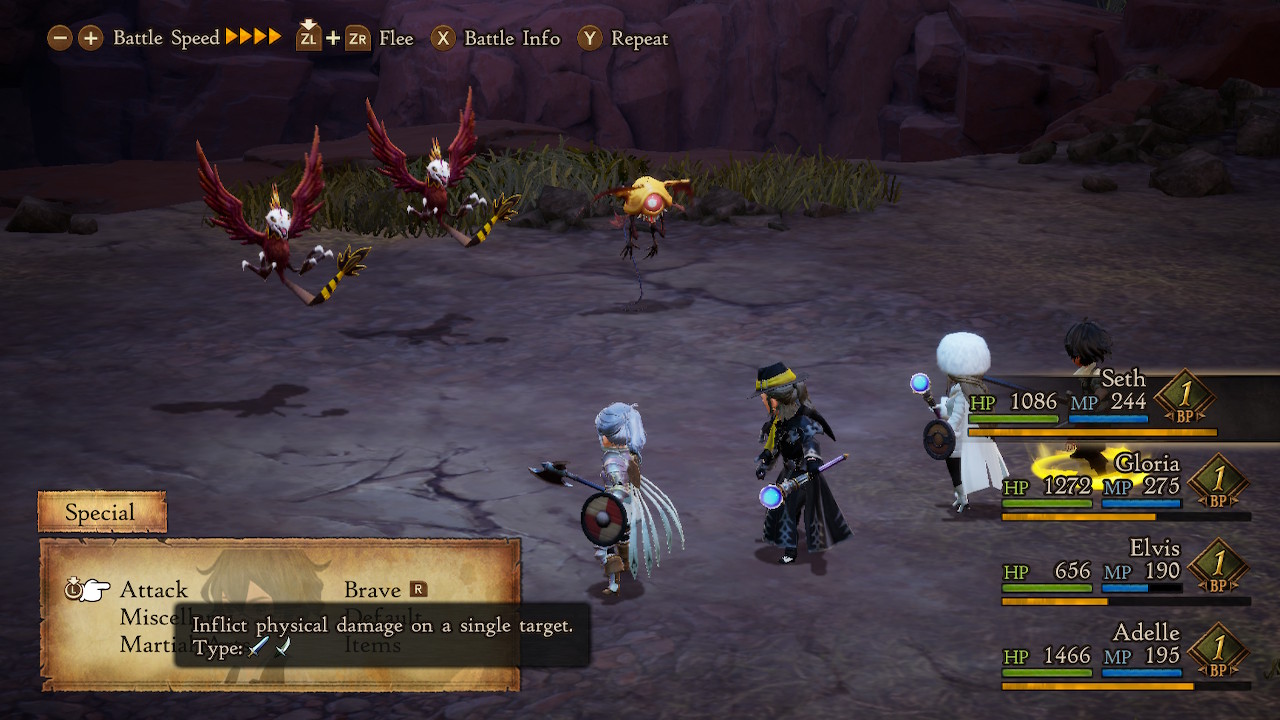Click the X button icon for Battle Info
Viewport: 1280px width, 720px height.
(443, 38)
